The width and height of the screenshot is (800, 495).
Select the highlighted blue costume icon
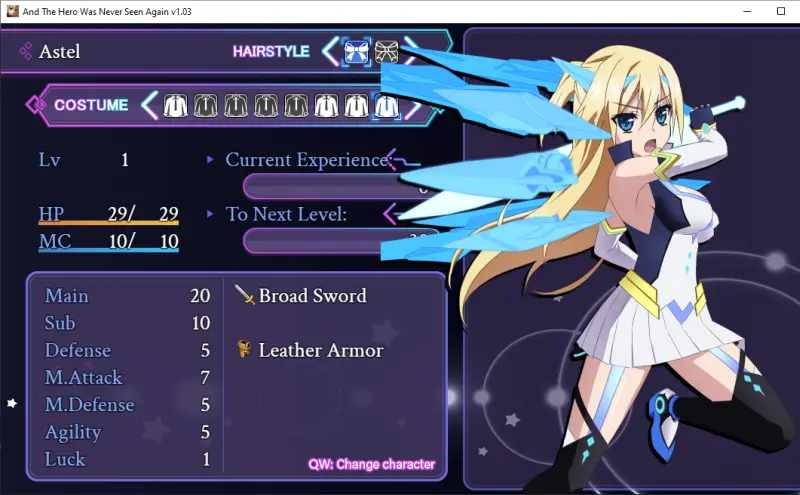(386, 104)
